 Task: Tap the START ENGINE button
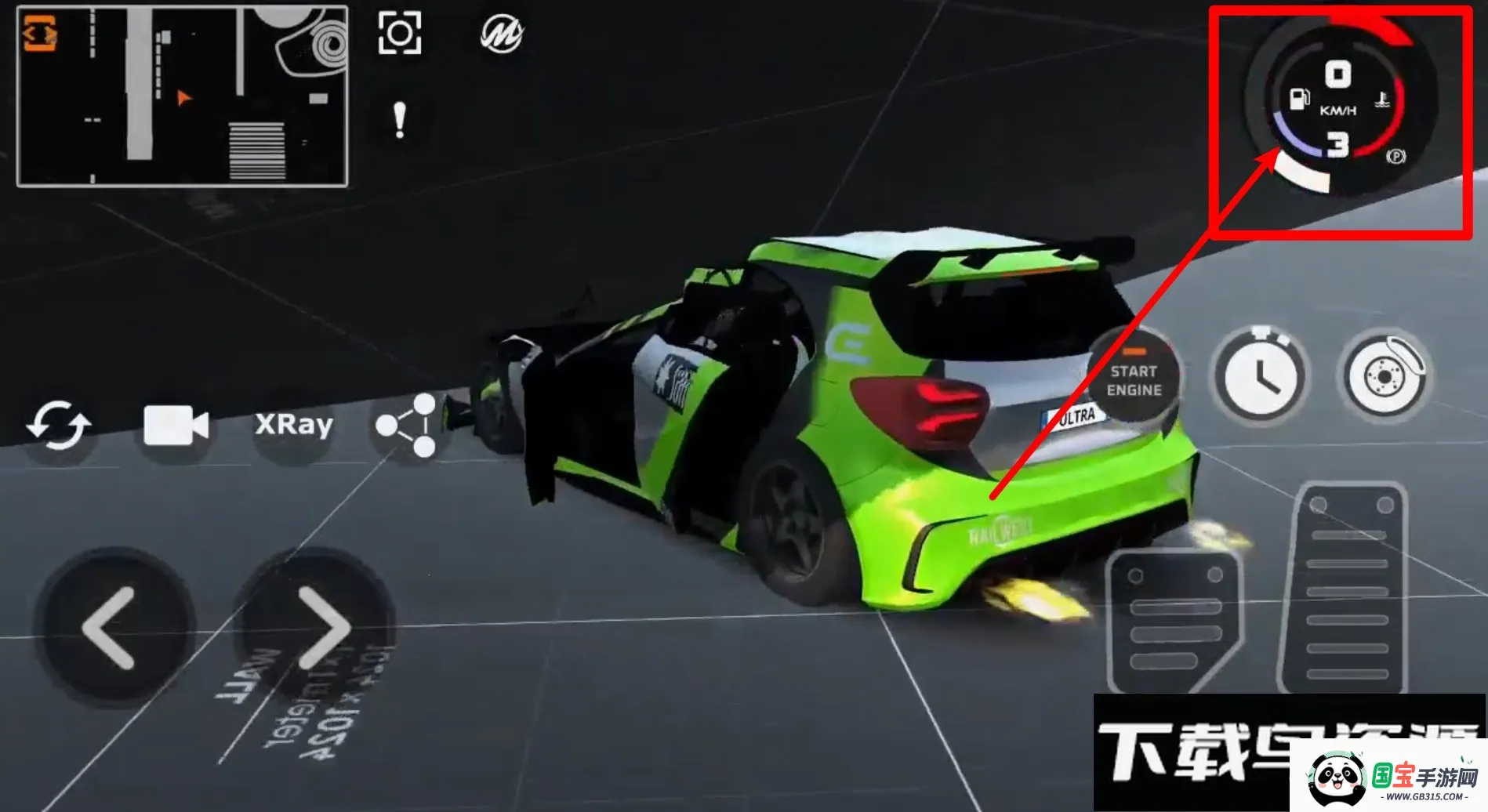tap(1133, 379)
